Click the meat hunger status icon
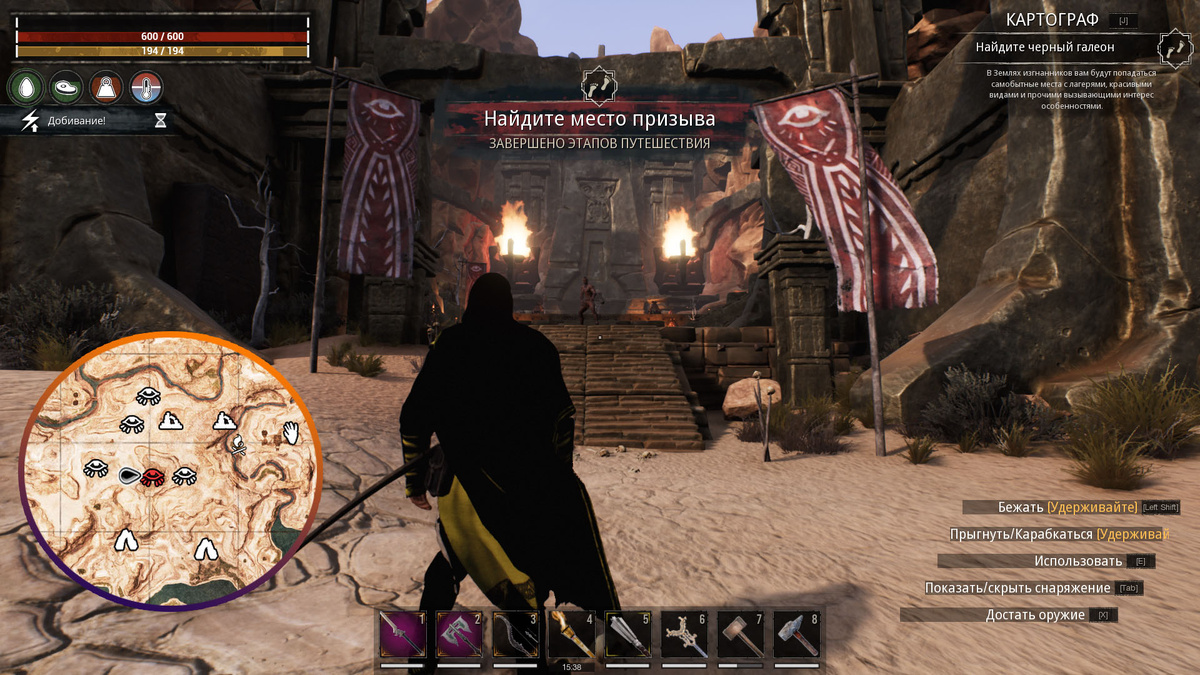This screenshot has height=675, width=1200. tap(65, 88)
